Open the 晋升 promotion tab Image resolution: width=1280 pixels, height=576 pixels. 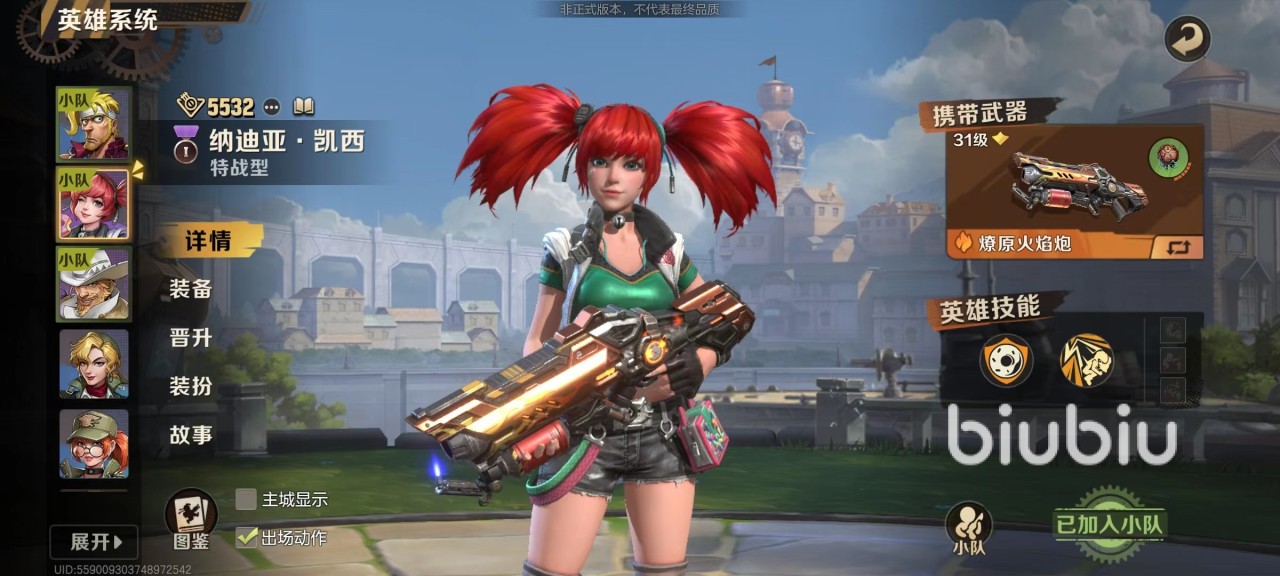(191, 337)
